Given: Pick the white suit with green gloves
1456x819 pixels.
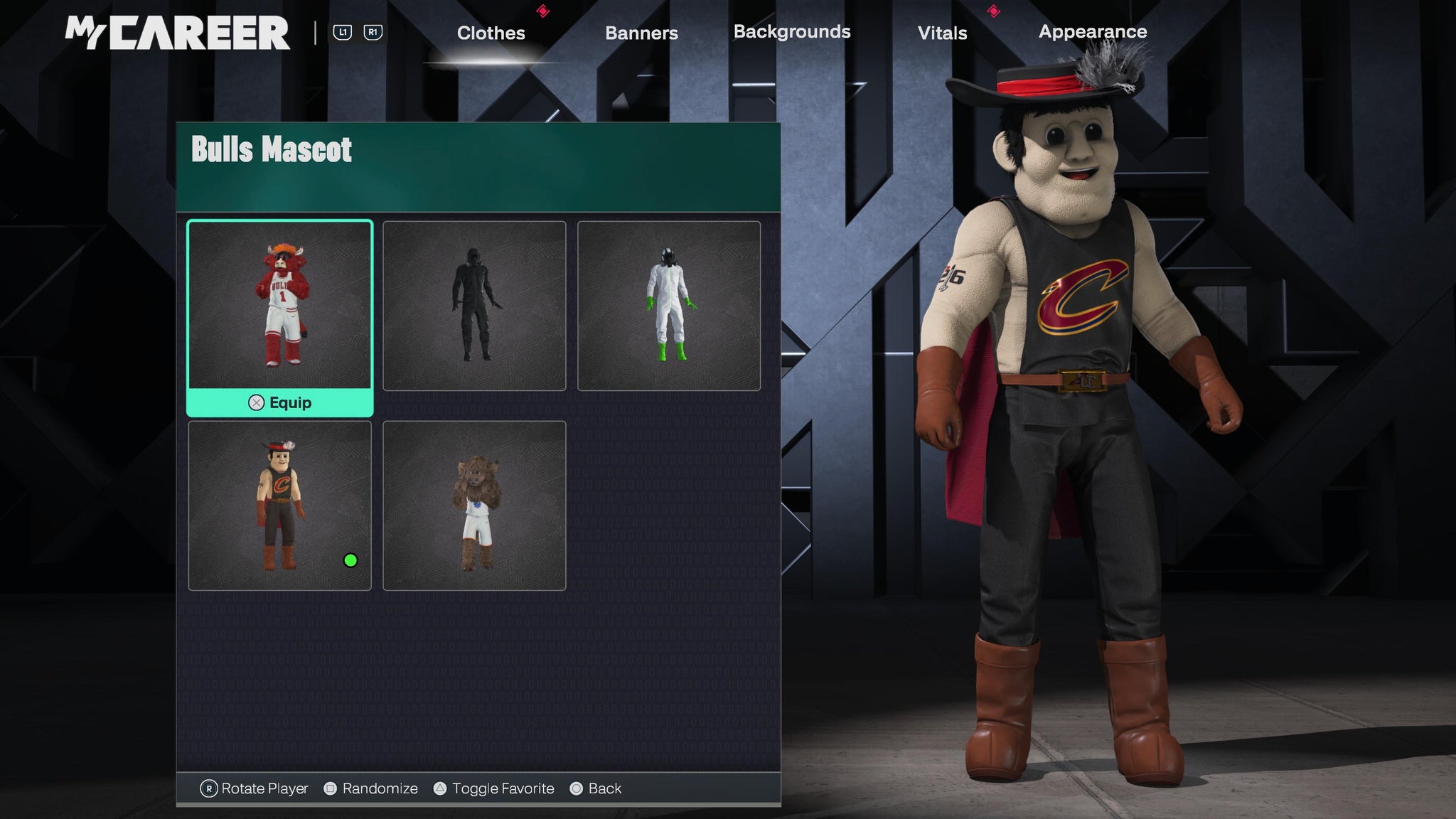Looking at the screenshot, I should click(669, 306).
